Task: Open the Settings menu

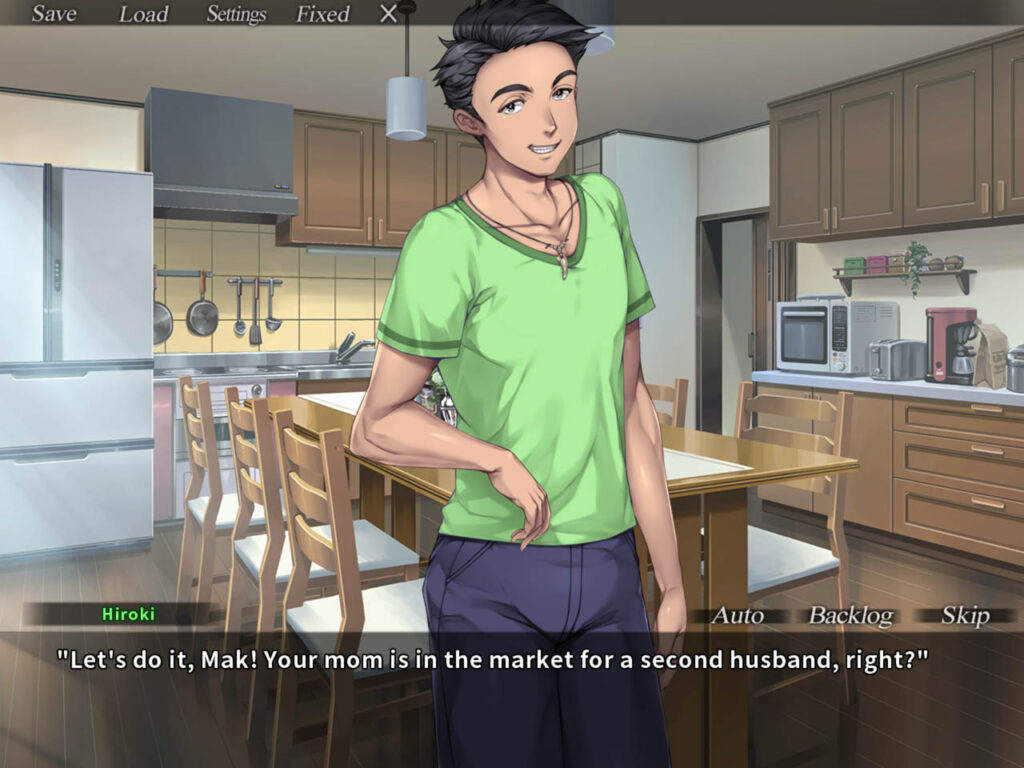Action: pos(236,14)
